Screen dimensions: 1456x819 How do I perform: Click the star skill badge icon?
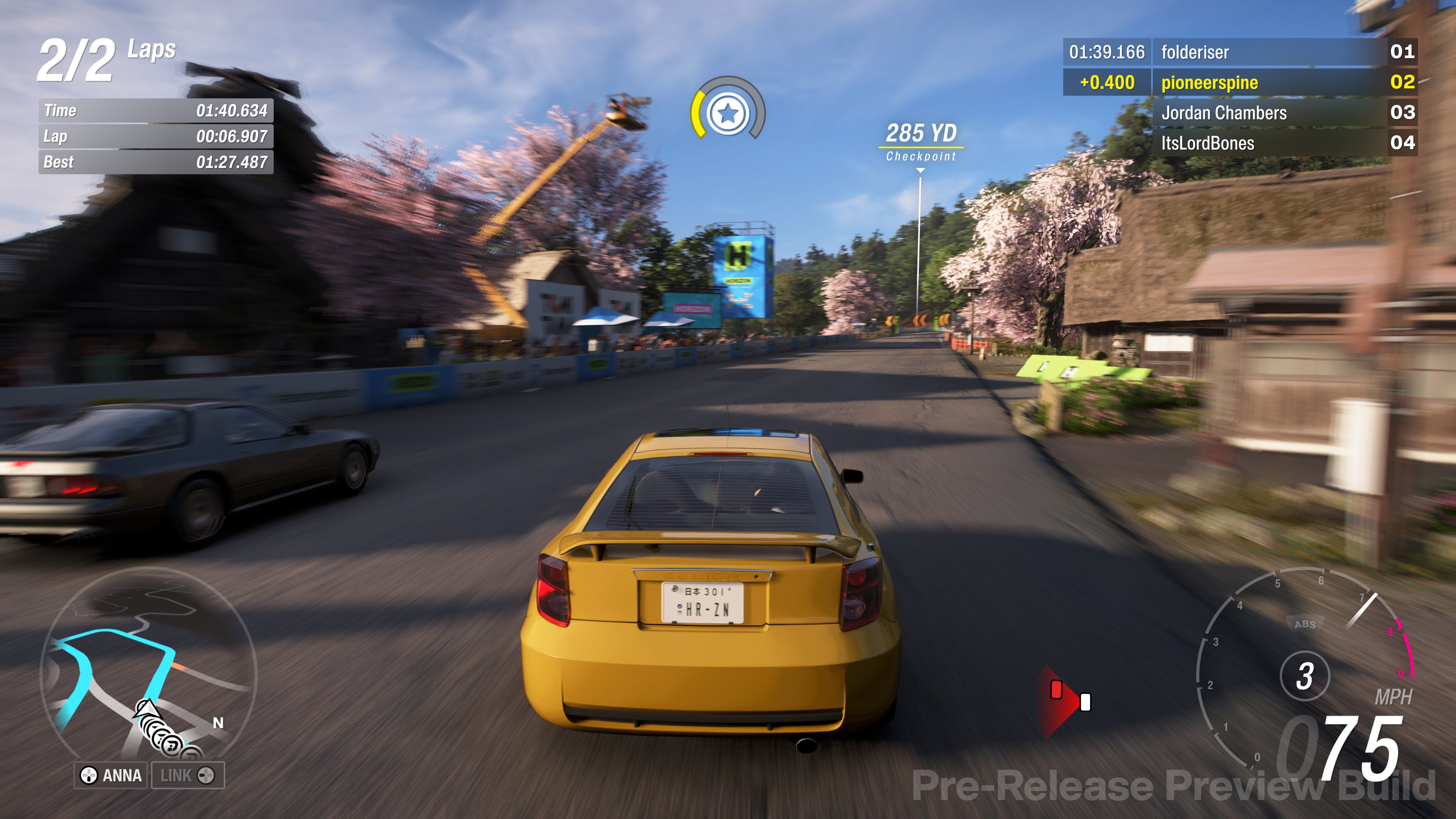pos(728,113)
